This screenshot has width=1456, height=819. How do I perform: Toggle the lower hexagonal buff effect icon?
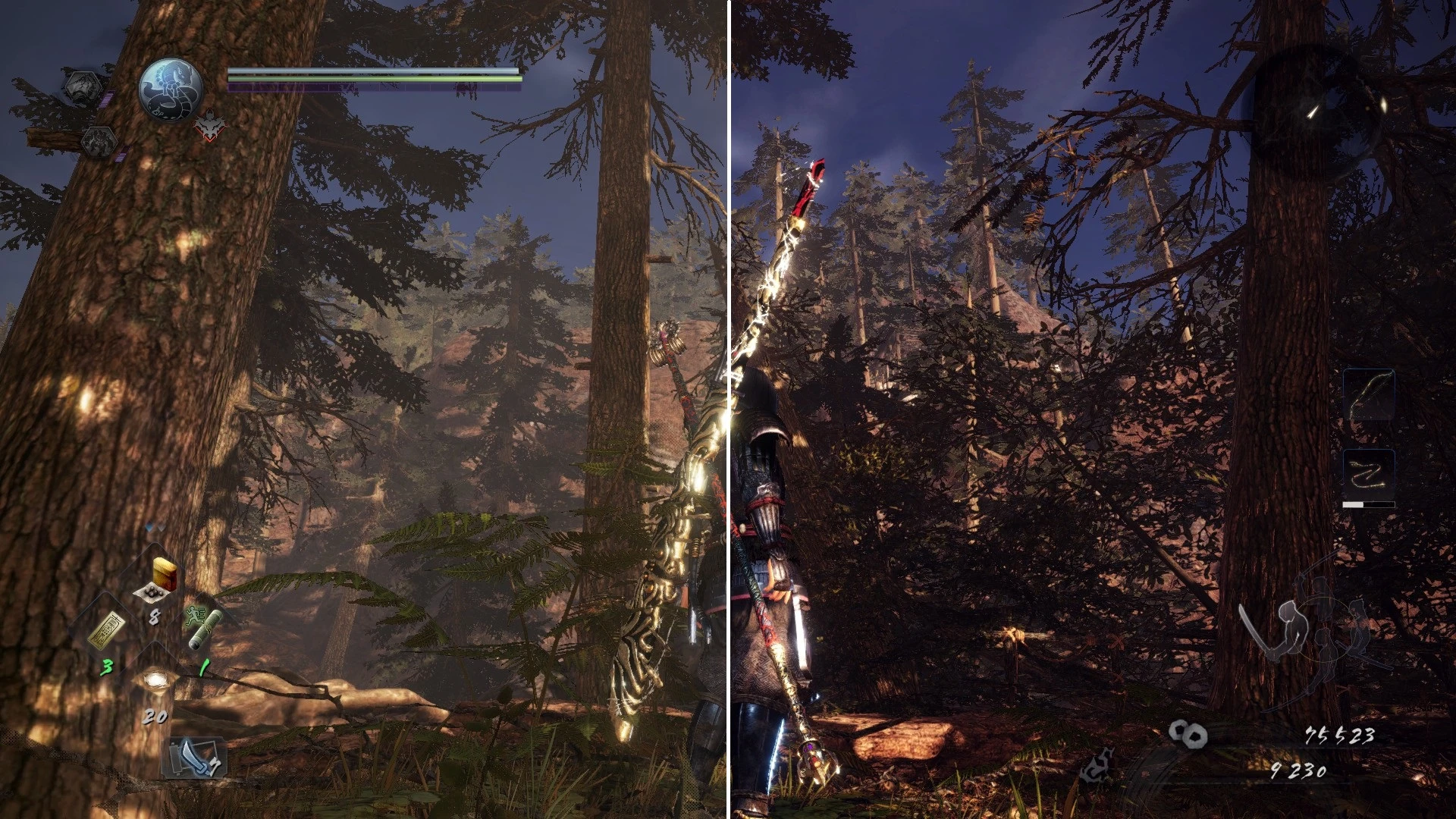99,141
